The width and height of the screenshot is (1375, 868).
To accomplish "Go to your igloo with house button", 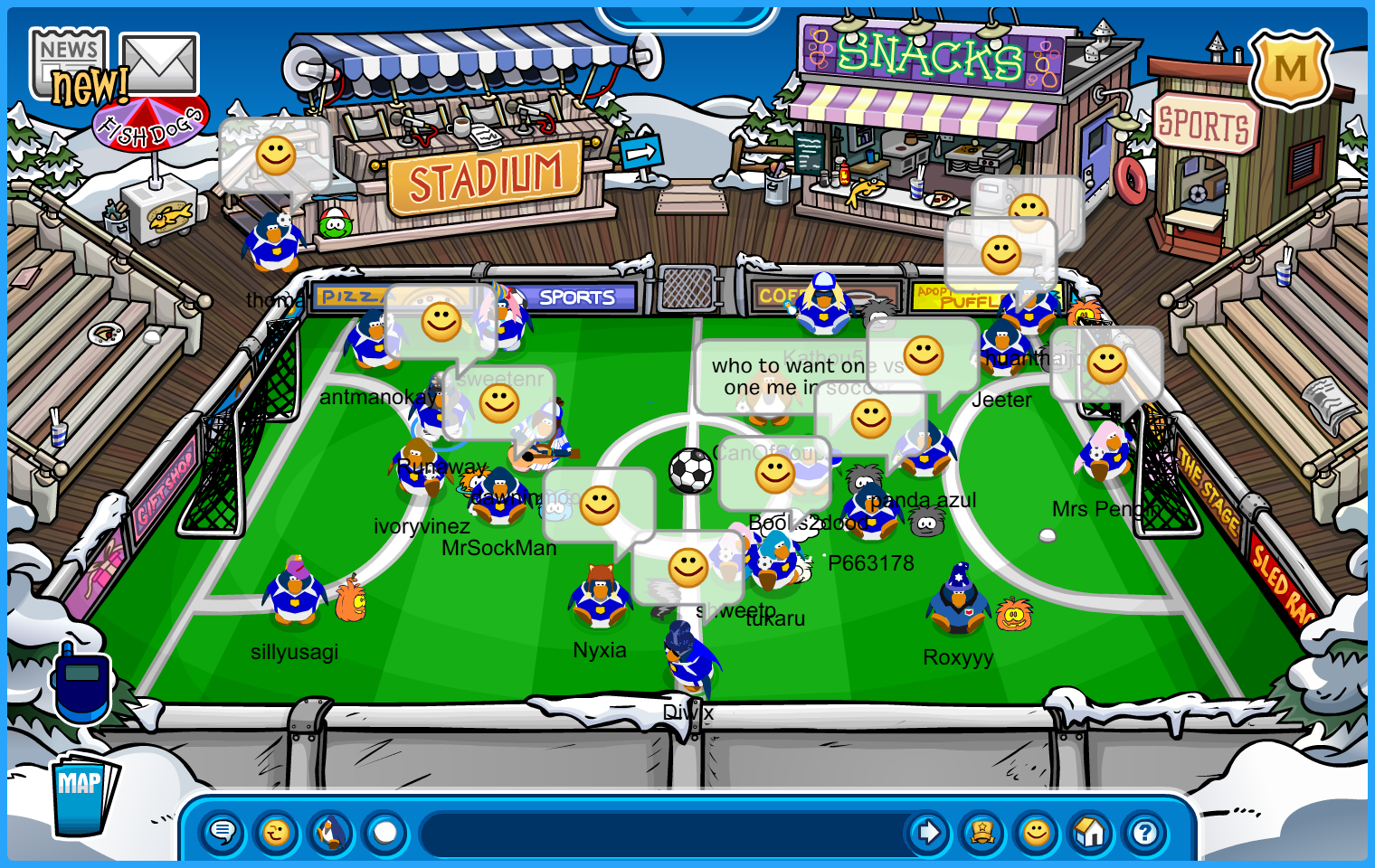I will (1091, 832).
